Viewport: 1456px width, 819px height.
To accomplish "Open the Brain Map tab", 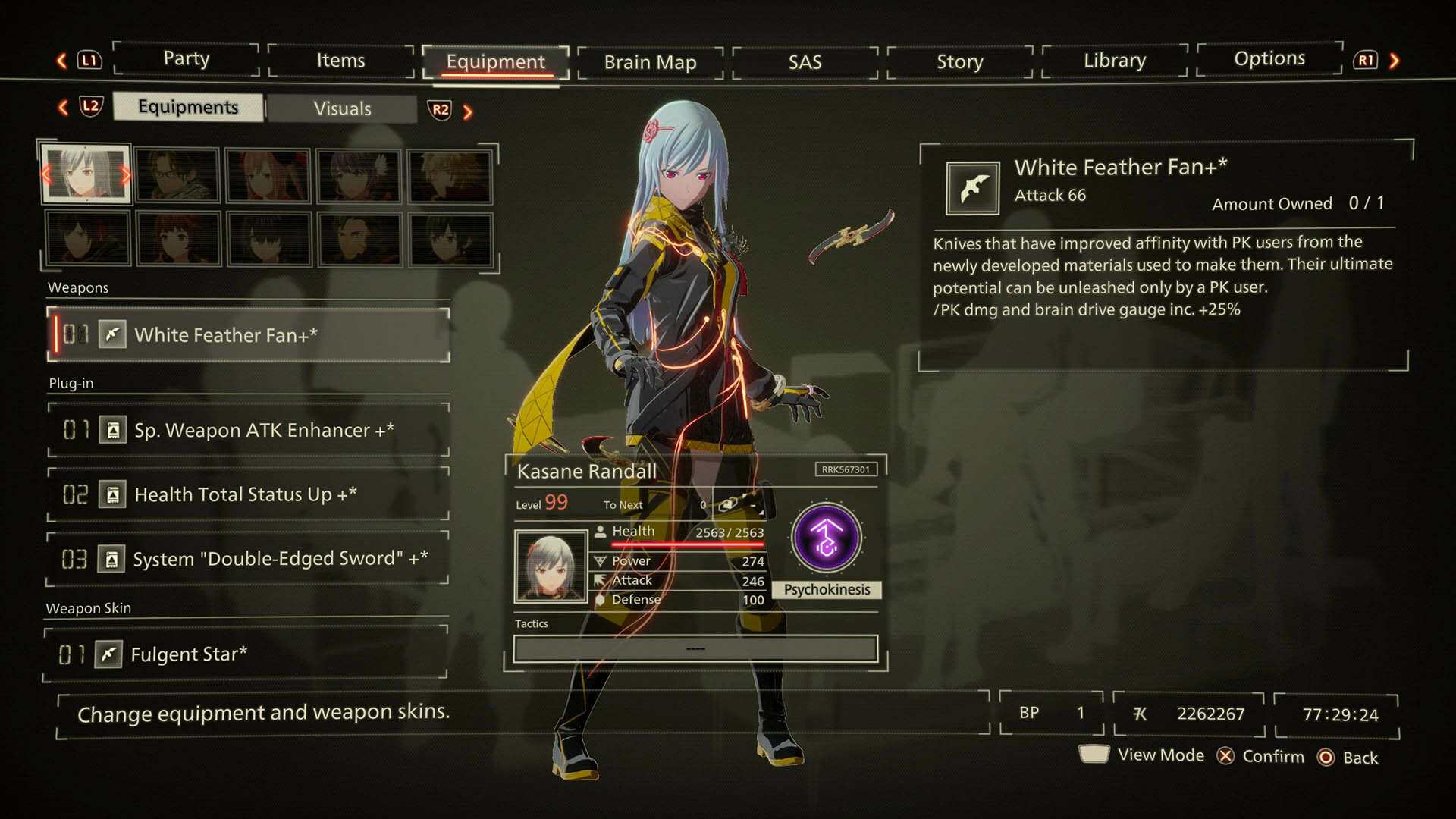I will pyautogui.click(x=650, y=62).
